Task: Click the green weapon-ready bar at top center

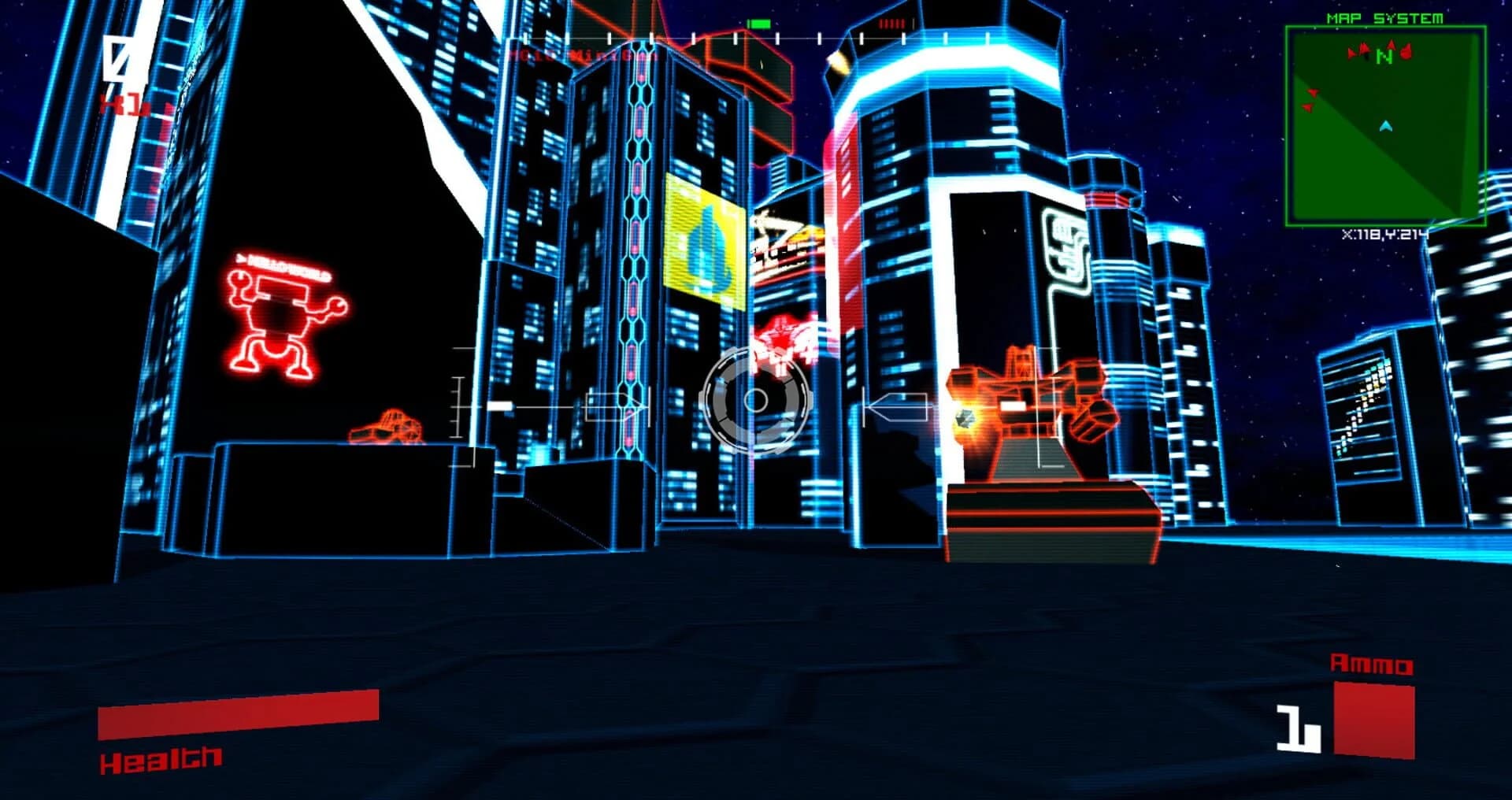Action: (758, 23)
